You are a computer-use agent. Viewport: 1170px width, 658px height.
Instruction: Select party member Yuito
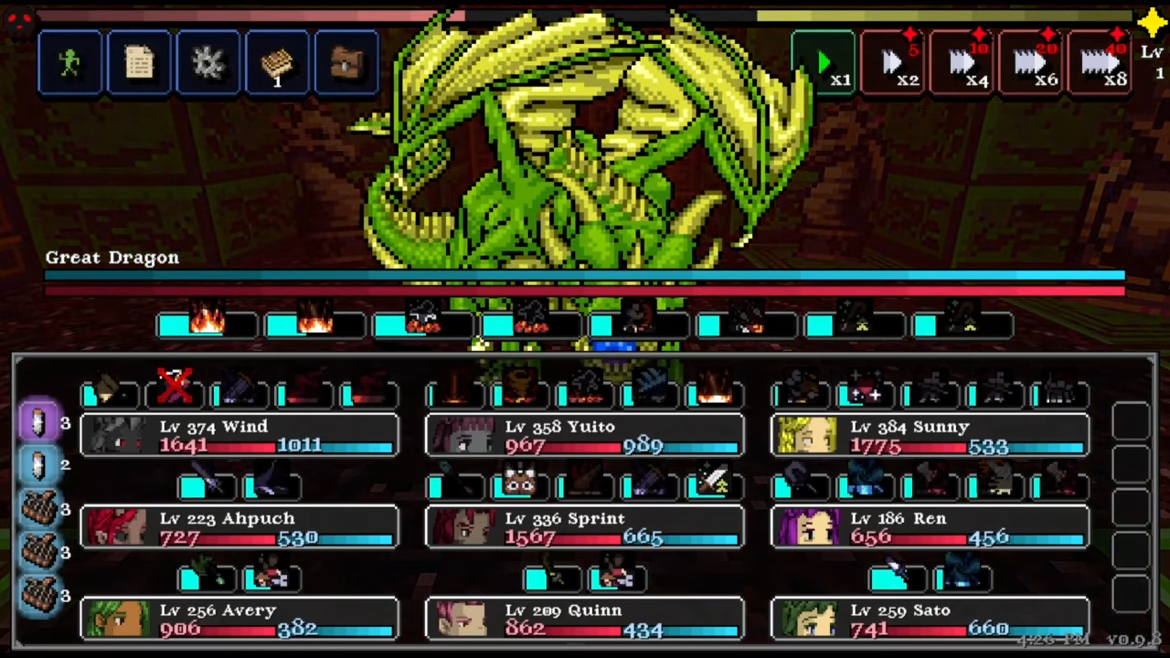click(584, 435)
